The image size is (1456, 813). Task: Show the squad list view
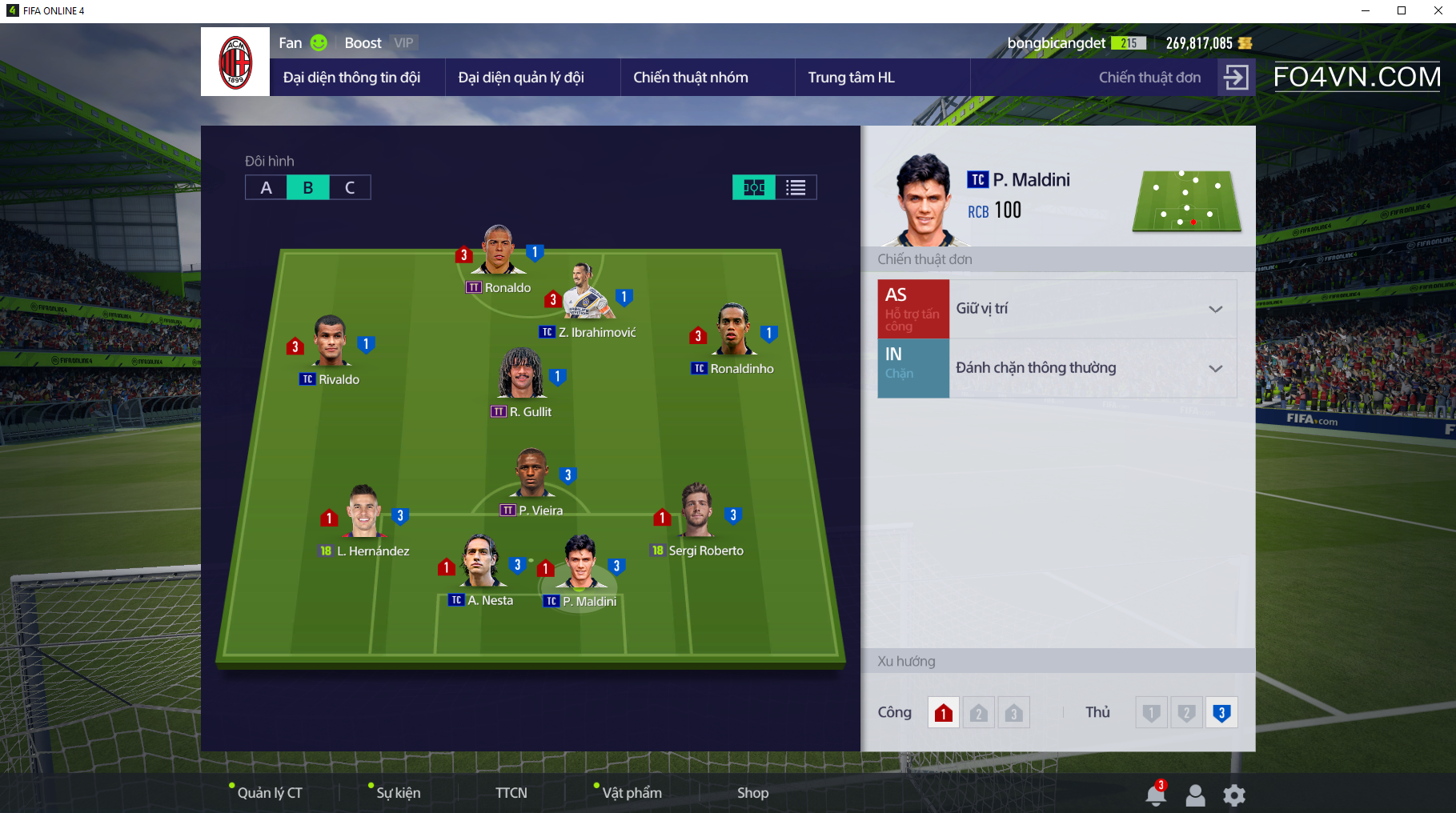pos(796,187)
